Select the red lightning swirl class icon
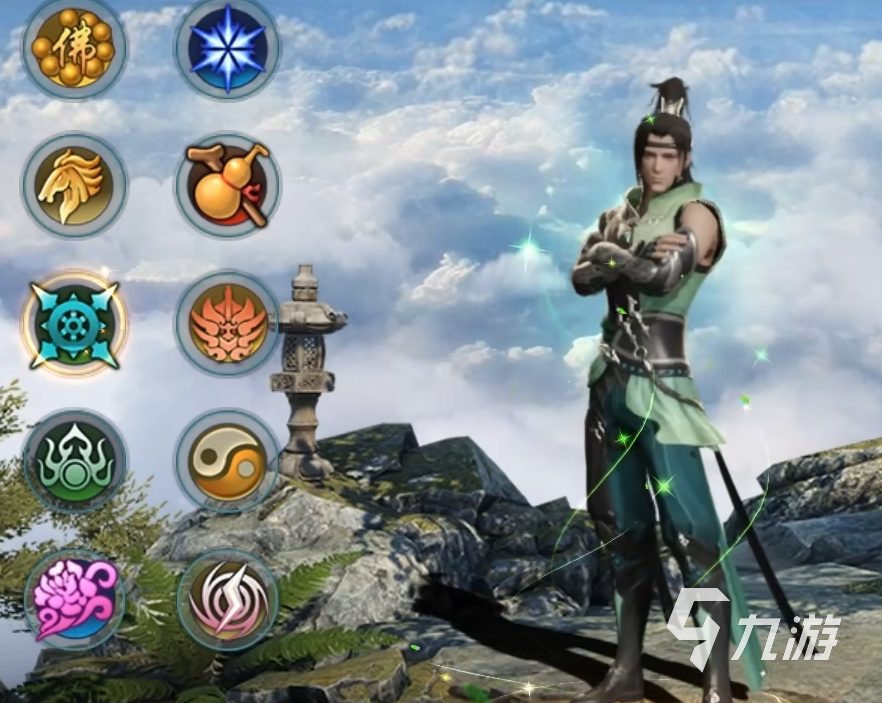This screenshot has height=703, width=882. click(227, 600)
